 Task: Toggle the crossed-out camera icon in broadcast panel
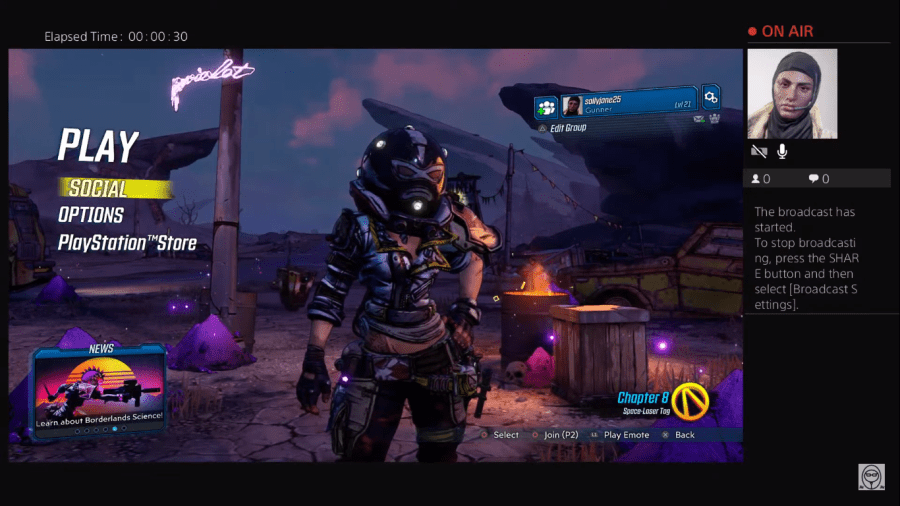click(760, 151)
